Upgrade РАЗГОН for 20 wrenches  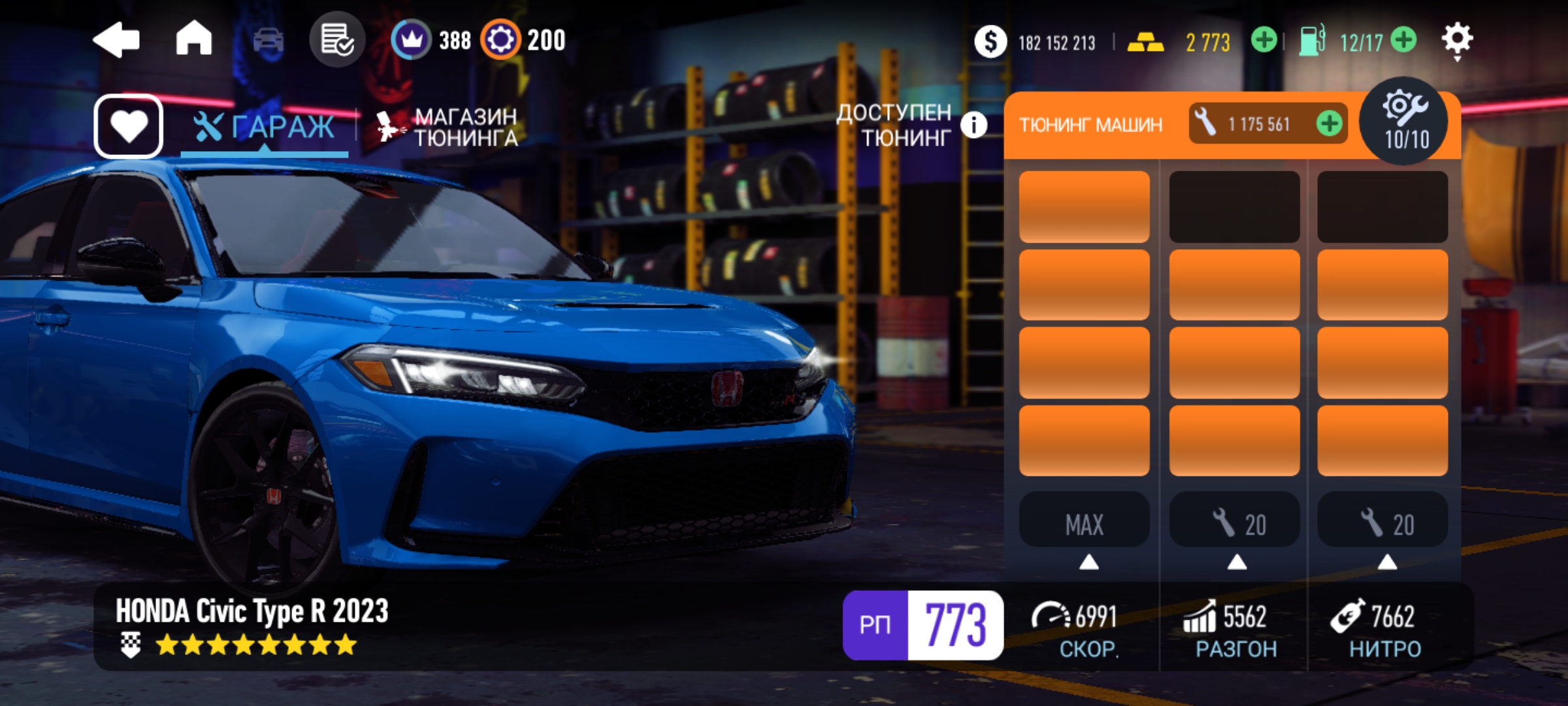[x=1234, y=524]
